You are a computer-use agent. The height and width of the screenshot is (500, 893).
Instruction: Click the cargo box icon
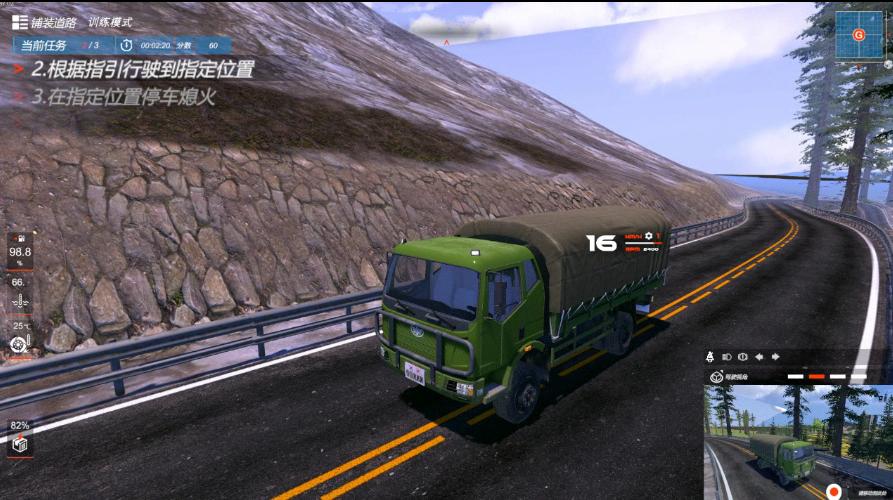click(19, 445)
